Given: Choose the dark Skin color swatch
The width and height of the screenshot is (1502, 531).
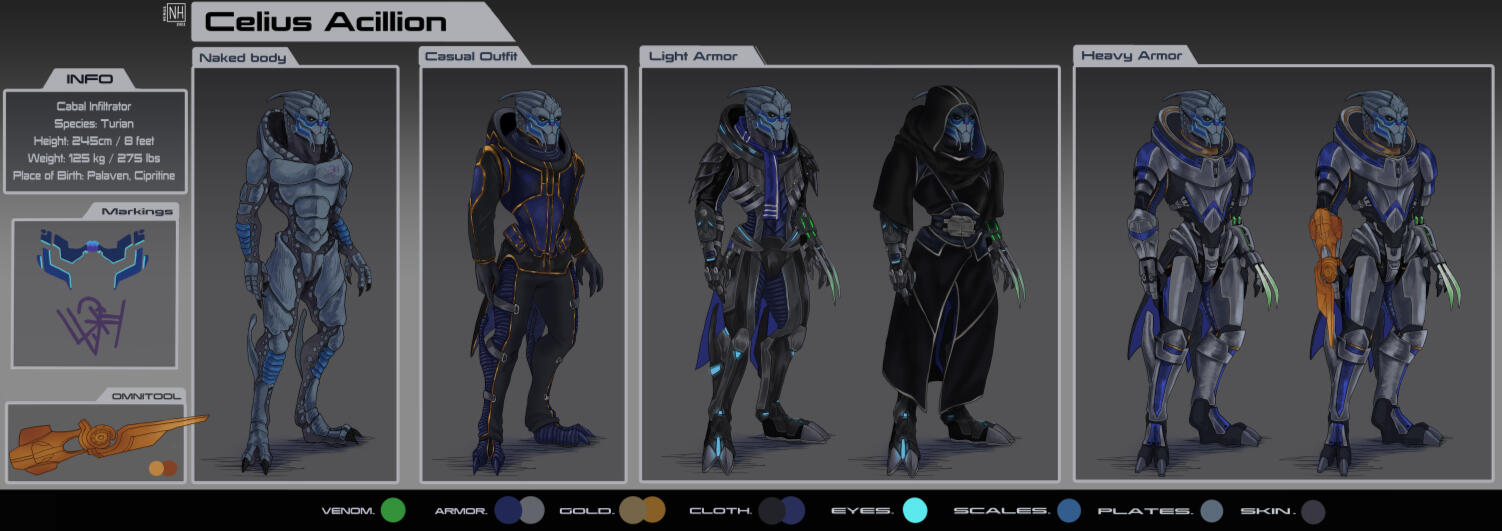Looking at the screenshot, I should 1313,511.
